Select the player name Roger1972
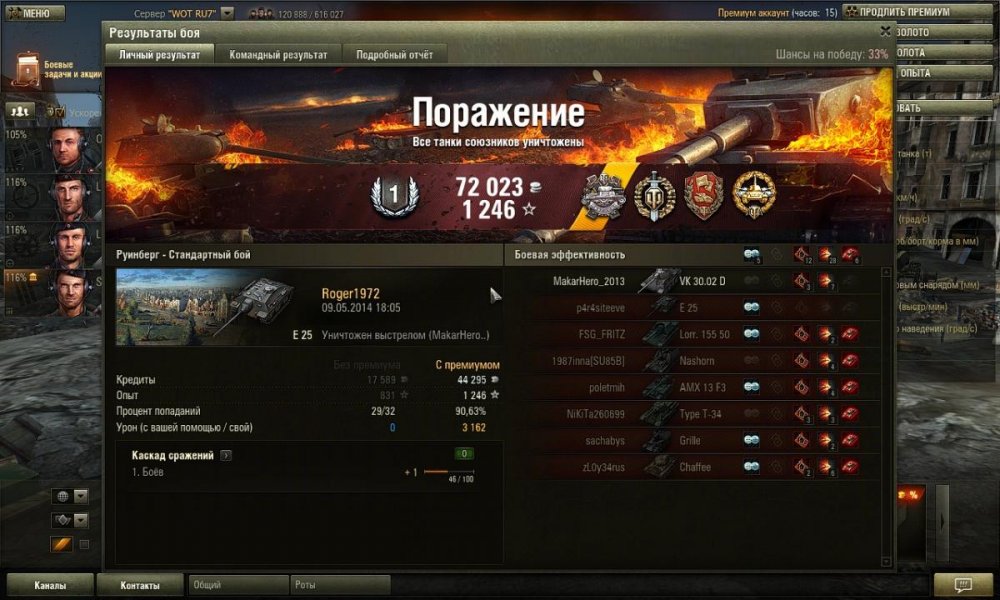 click(350, 293)
